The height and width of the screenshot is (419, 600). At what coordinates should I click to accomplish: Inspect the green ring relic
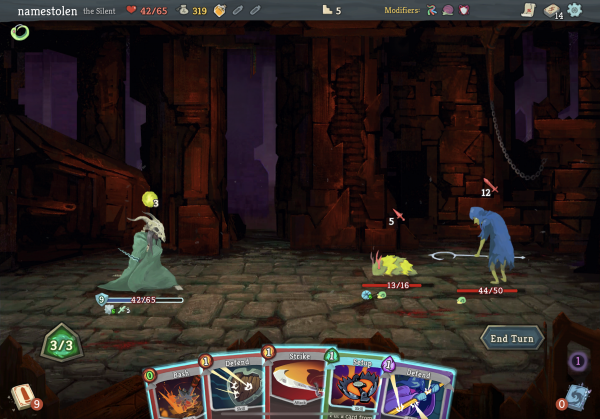(19, 32)
